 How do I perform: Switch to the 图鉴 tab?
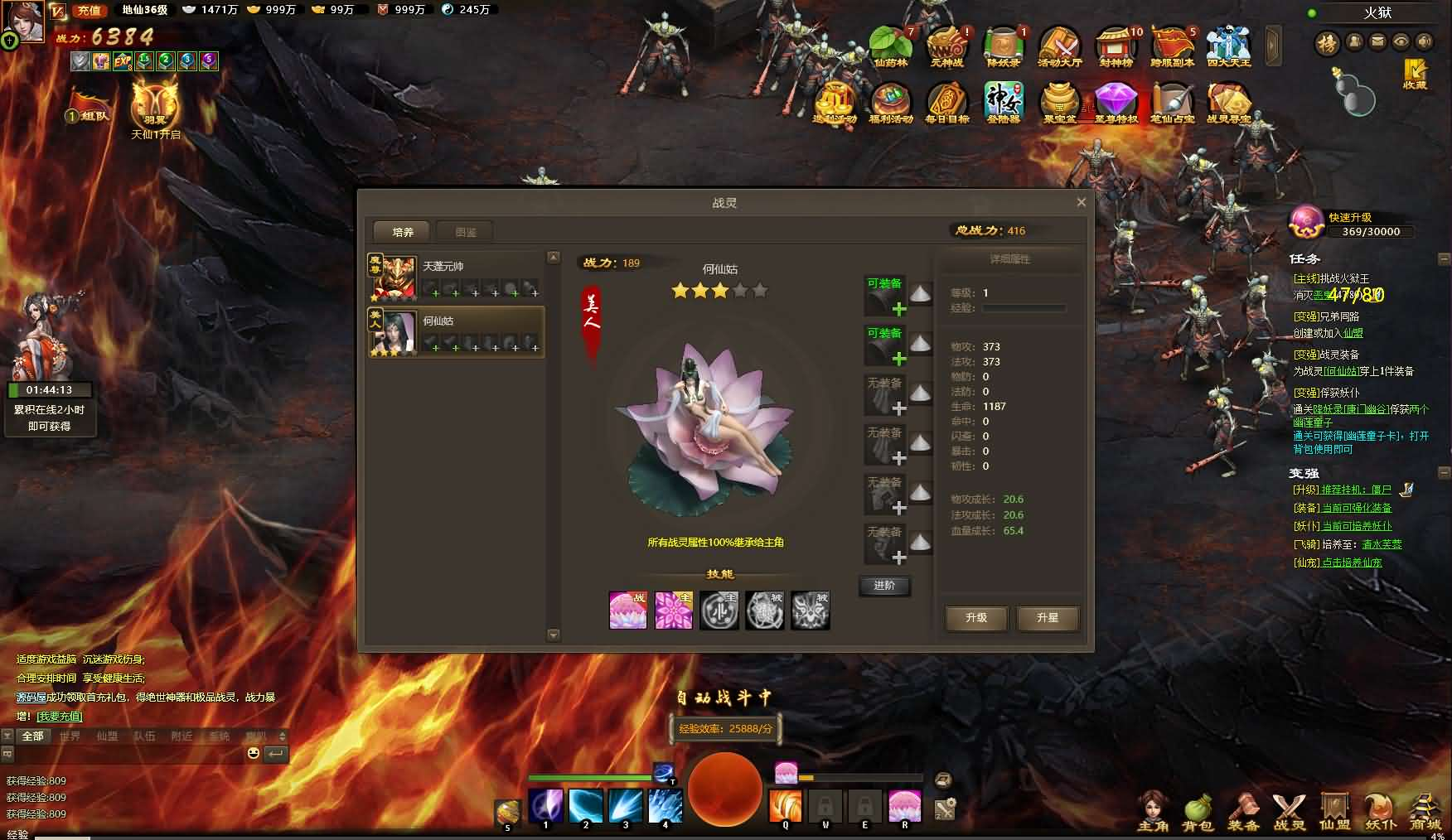[466, 232]
